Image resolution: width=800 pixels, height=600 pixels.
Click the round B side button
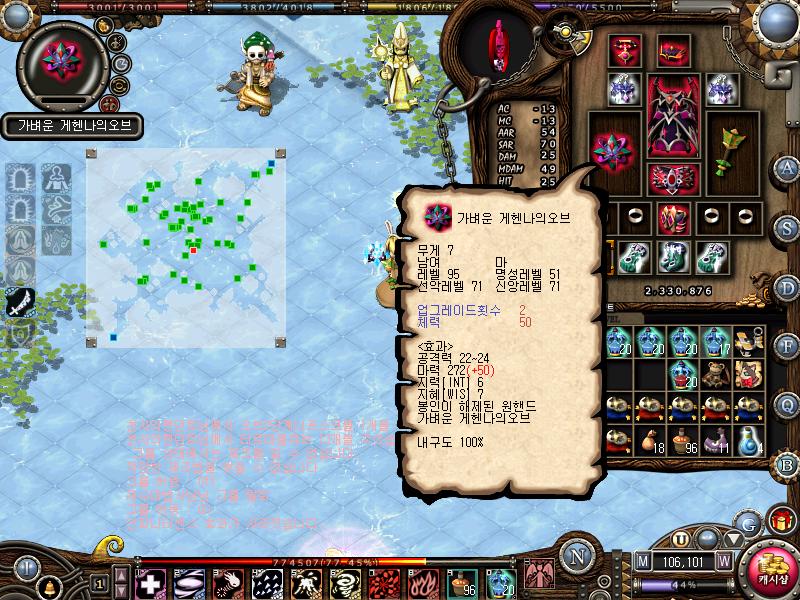(x=787, y=465)
